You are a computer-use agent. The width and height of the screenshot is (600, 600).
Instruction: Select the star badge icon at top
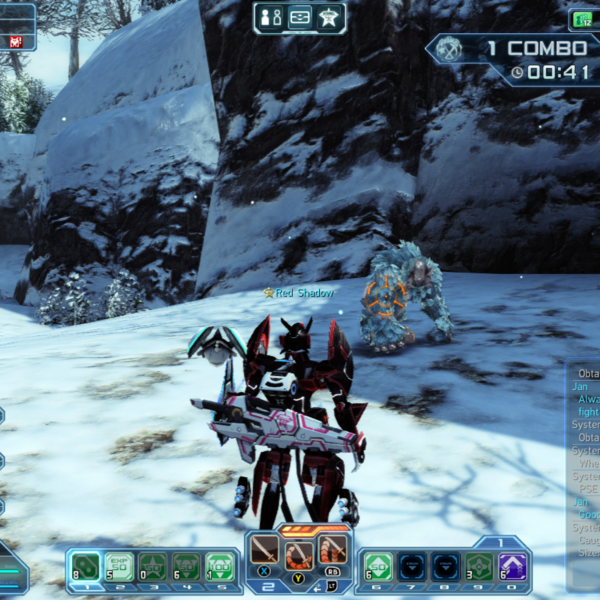click(x=326, y=17)
